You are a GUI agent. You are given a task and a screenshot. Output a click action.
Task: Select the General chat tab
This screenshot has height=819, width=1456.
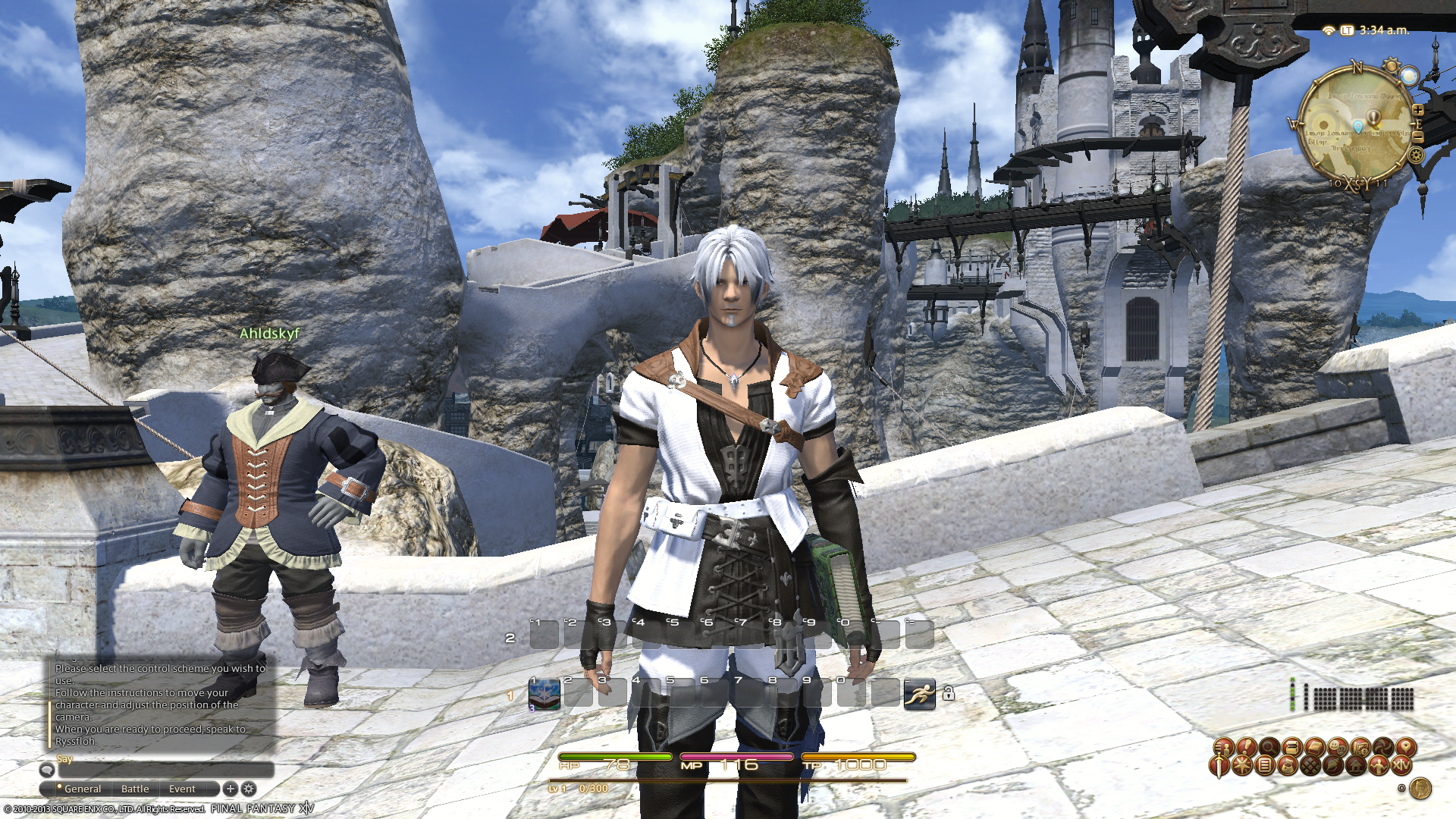82,789
